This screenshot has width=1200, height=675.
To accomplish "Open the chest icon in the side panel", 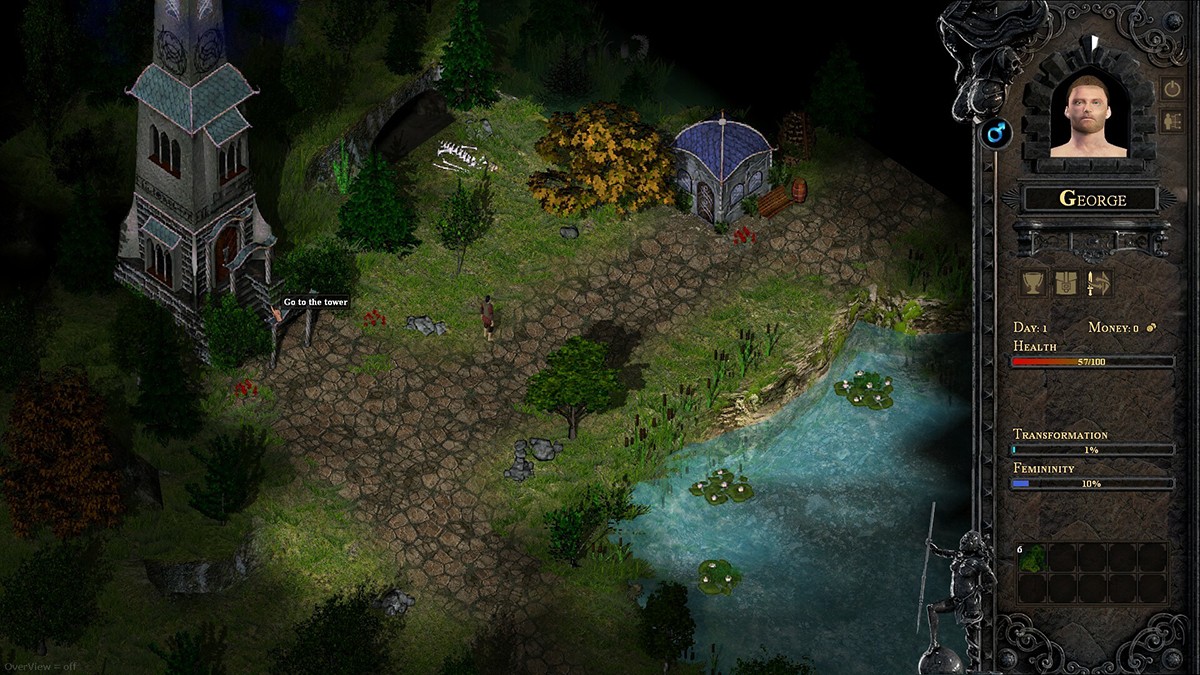I will pos(1066,283).
